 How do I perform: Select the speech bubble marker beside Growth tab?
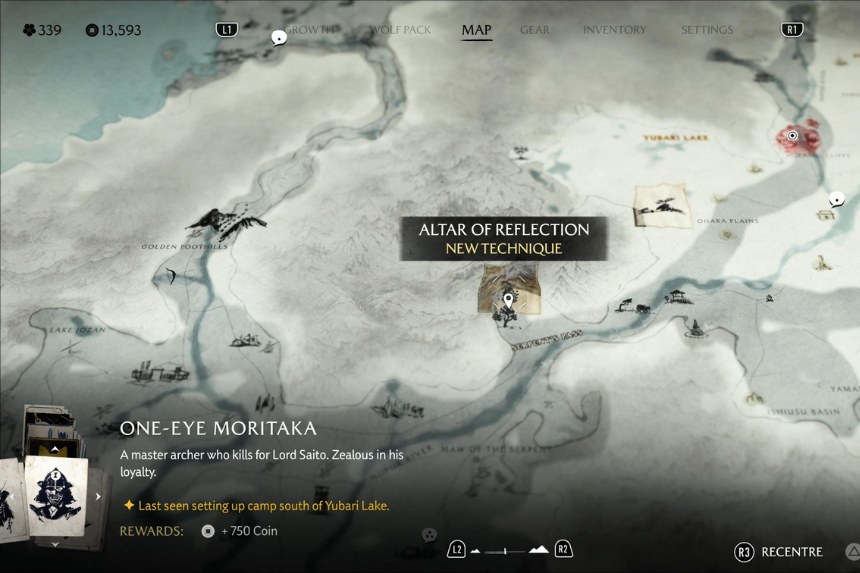(x=279, y=38)
